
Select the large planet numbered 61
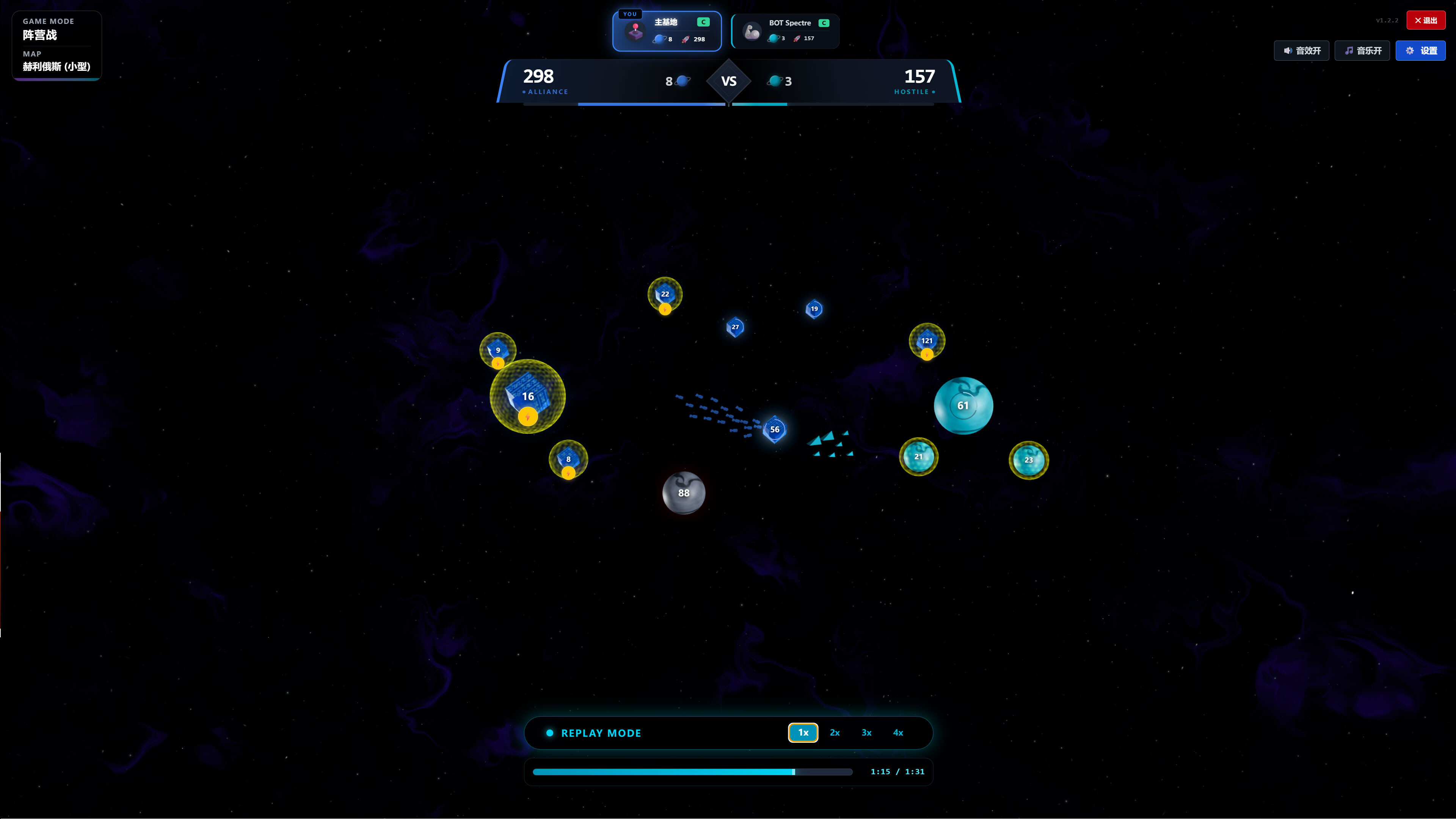(x=964, y=405)
